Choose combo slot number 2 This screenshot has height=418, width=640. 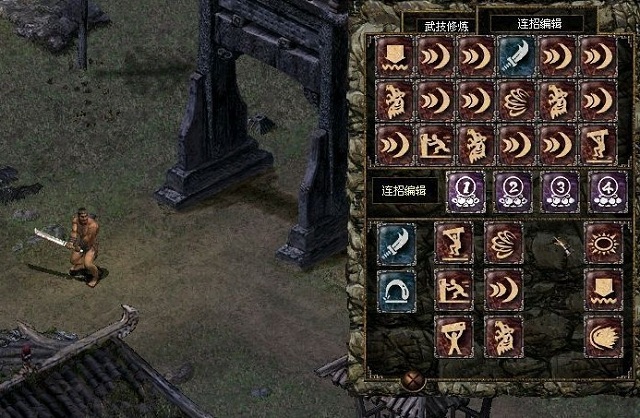[x=512, y=190]
